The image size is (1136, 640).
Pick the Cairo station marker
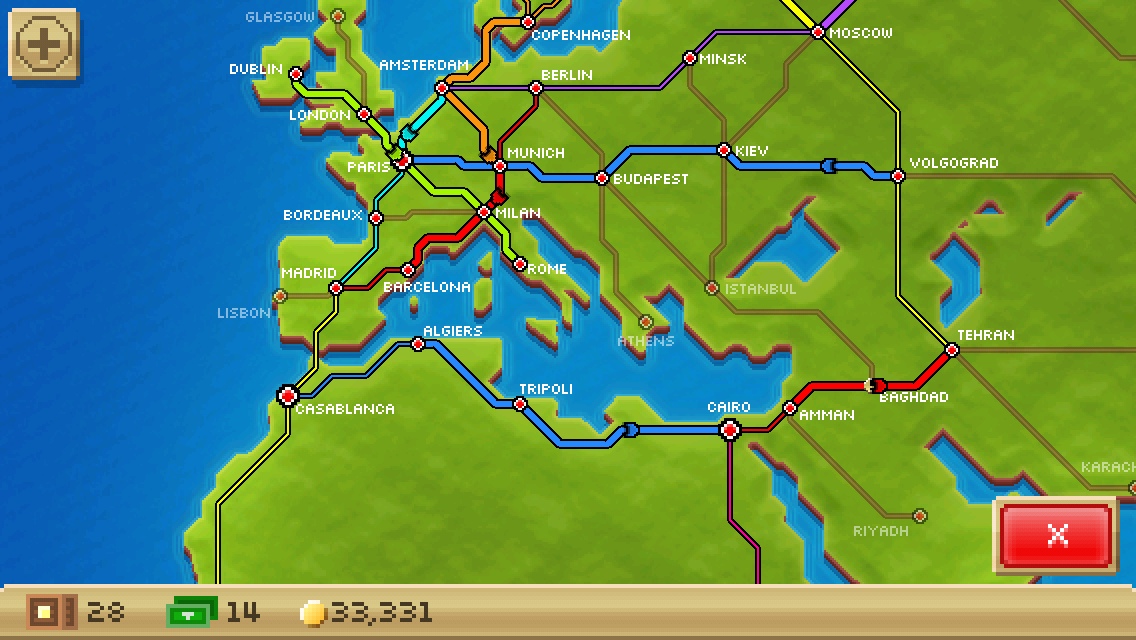[x=730, y=430]
